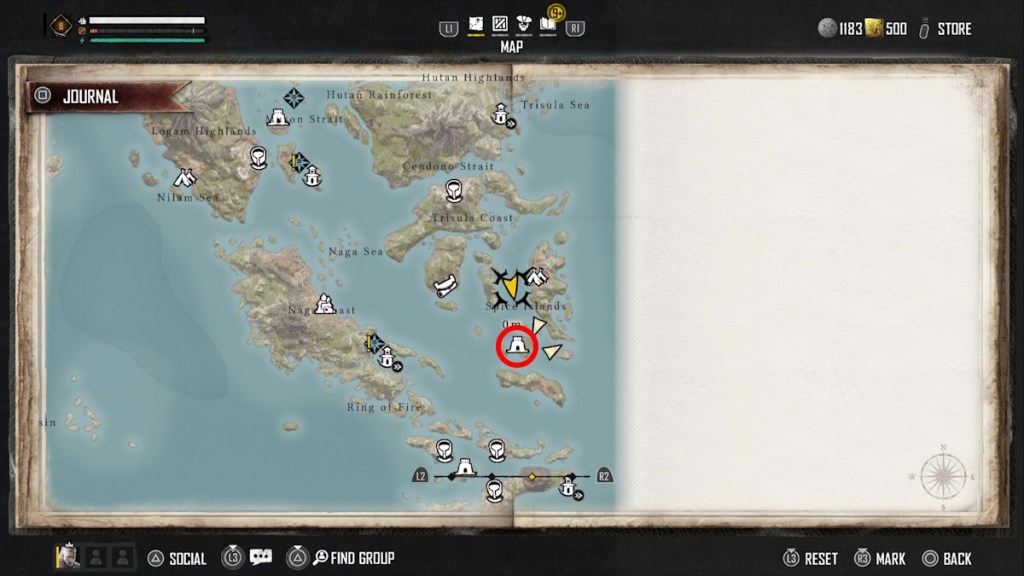Image resolution: width=1024 pixels, height=576 pixels.
Task: Adjust the map zoom slider track
Action: 511,477
